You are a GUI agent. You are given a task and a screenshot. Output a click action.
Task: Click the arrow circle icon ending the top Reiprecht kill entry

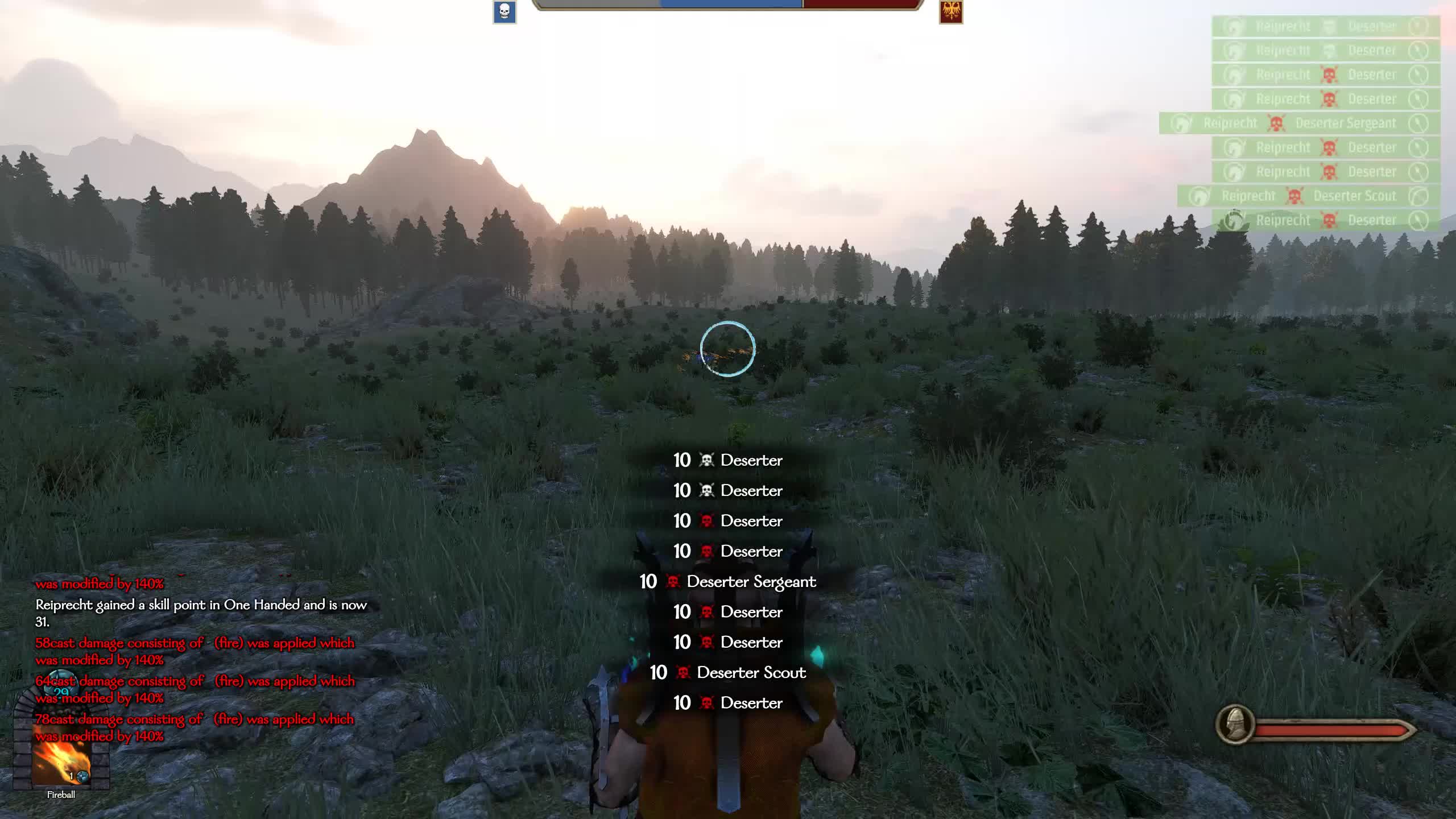point(1416,26)
